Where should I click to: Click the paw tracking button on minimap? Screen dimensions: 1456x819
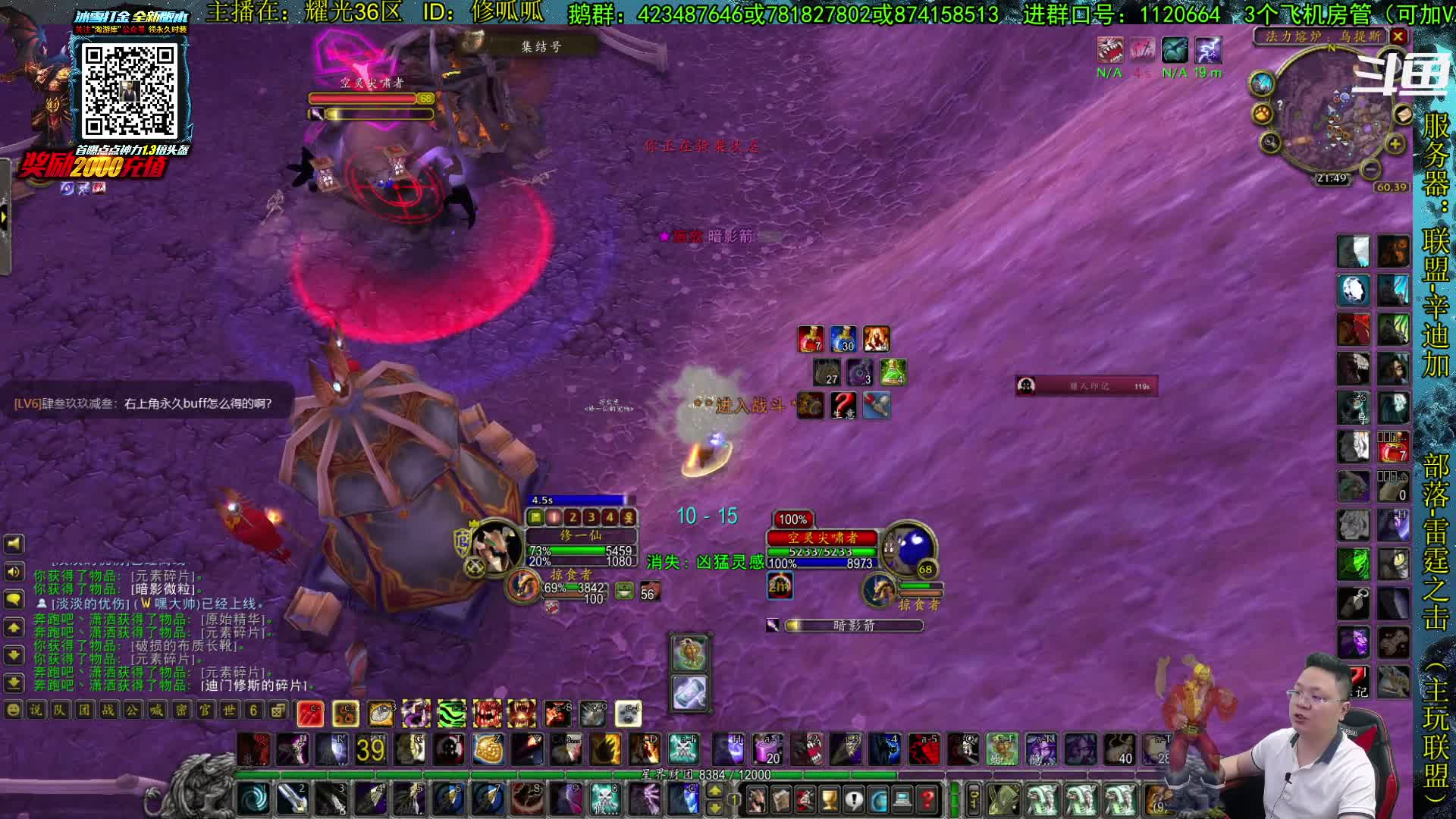(x=1262, y=114)
